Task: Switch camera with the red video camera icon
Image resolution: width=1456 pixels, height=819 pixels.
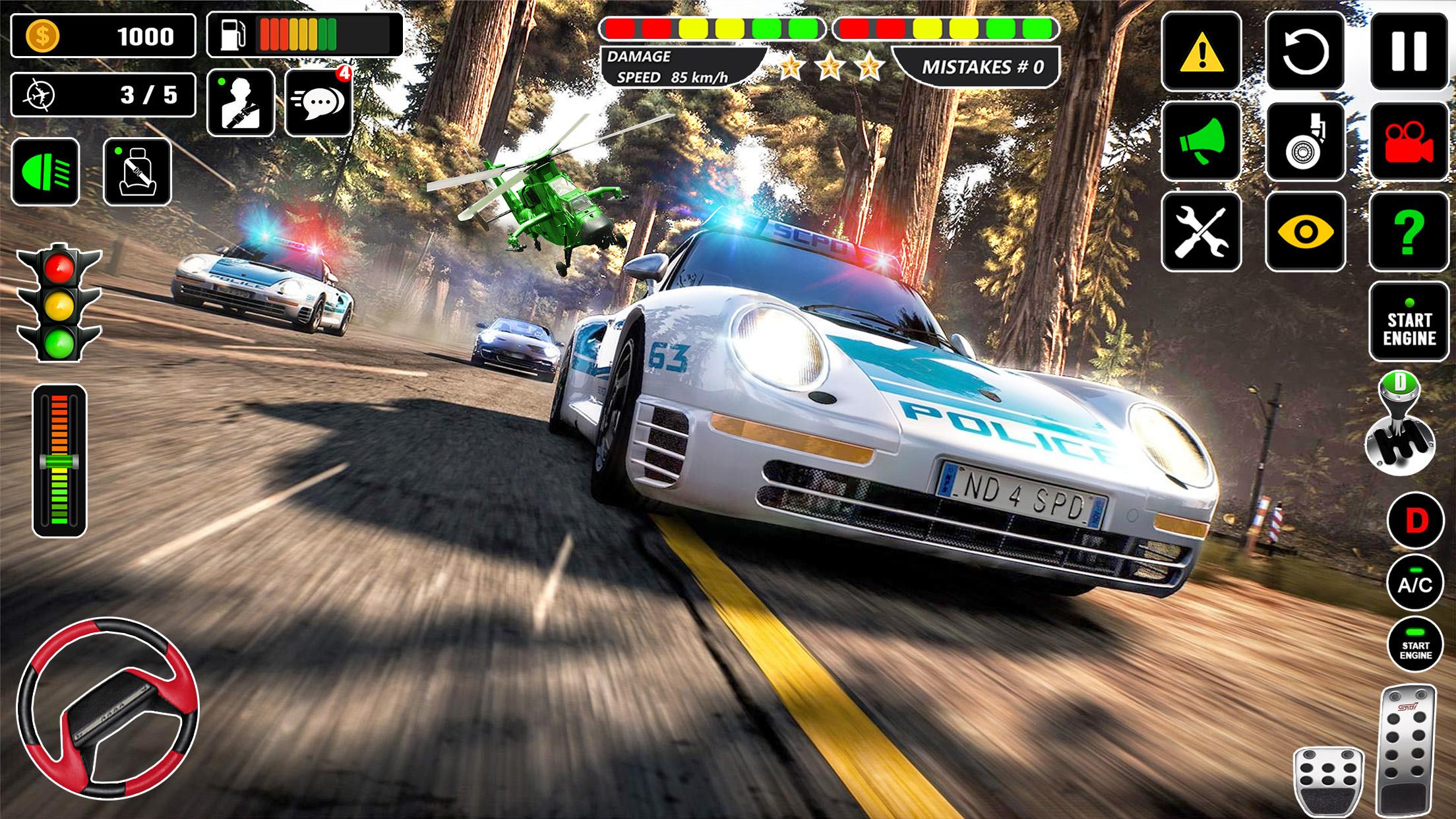Action: click(x=1409, y=140)
